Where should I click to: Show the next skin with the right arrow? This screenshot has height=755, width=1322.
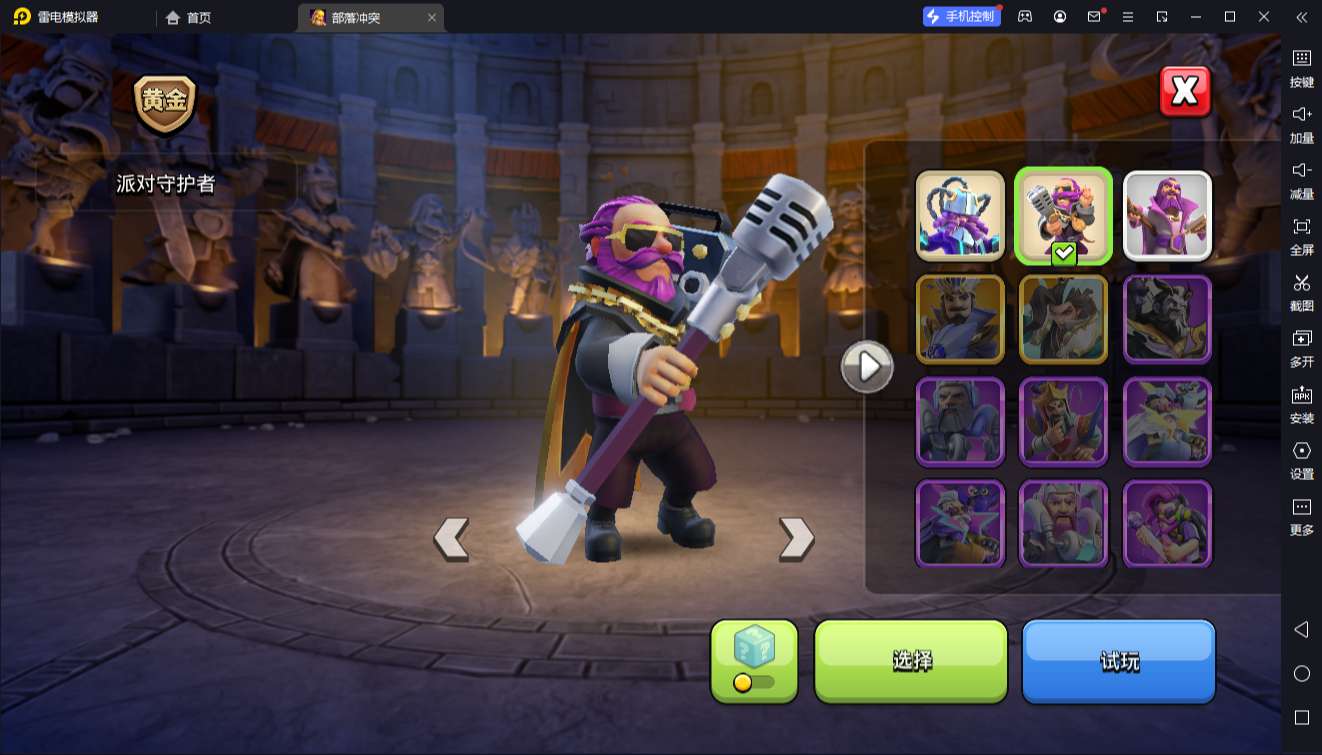(796, 538)
